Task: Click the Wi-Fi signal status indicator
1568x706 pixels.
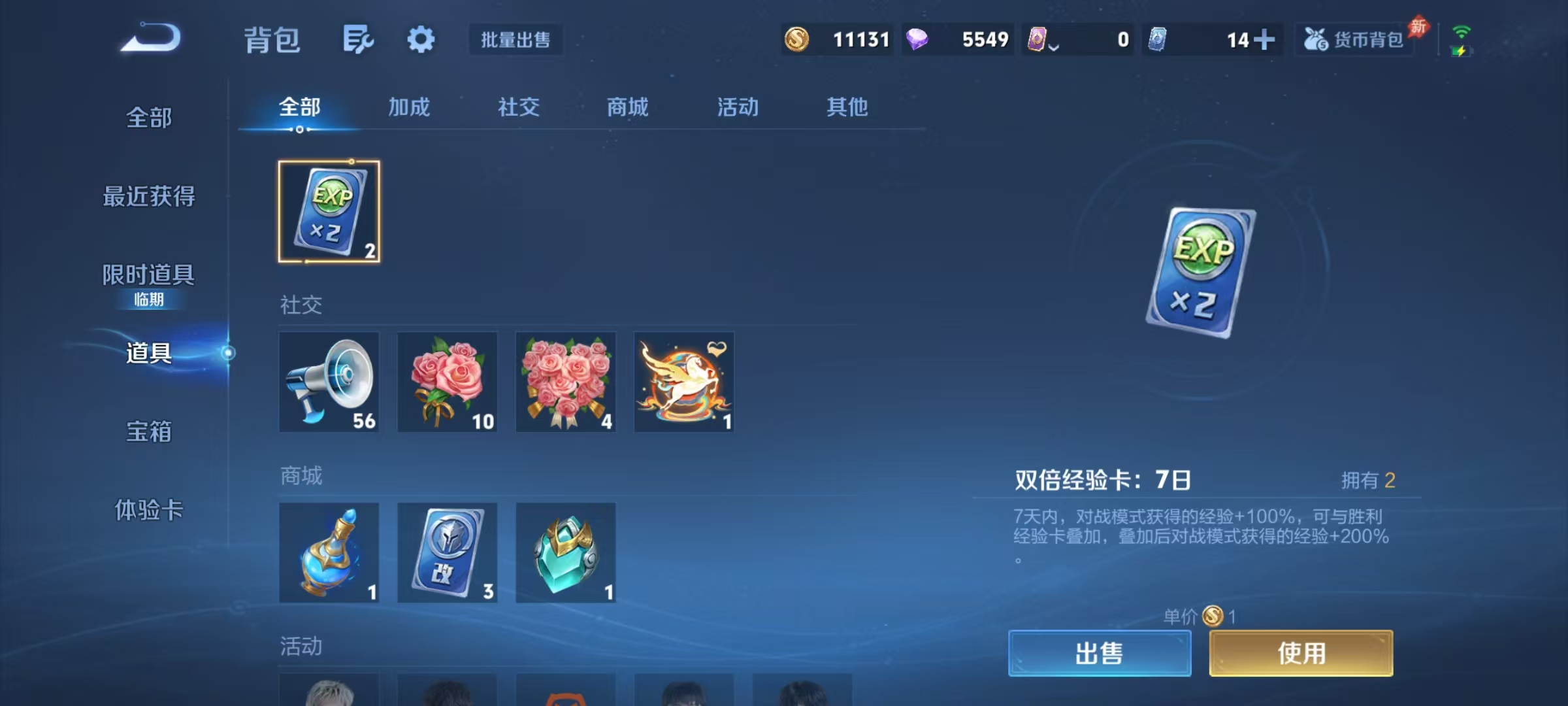Action: 1461,31
